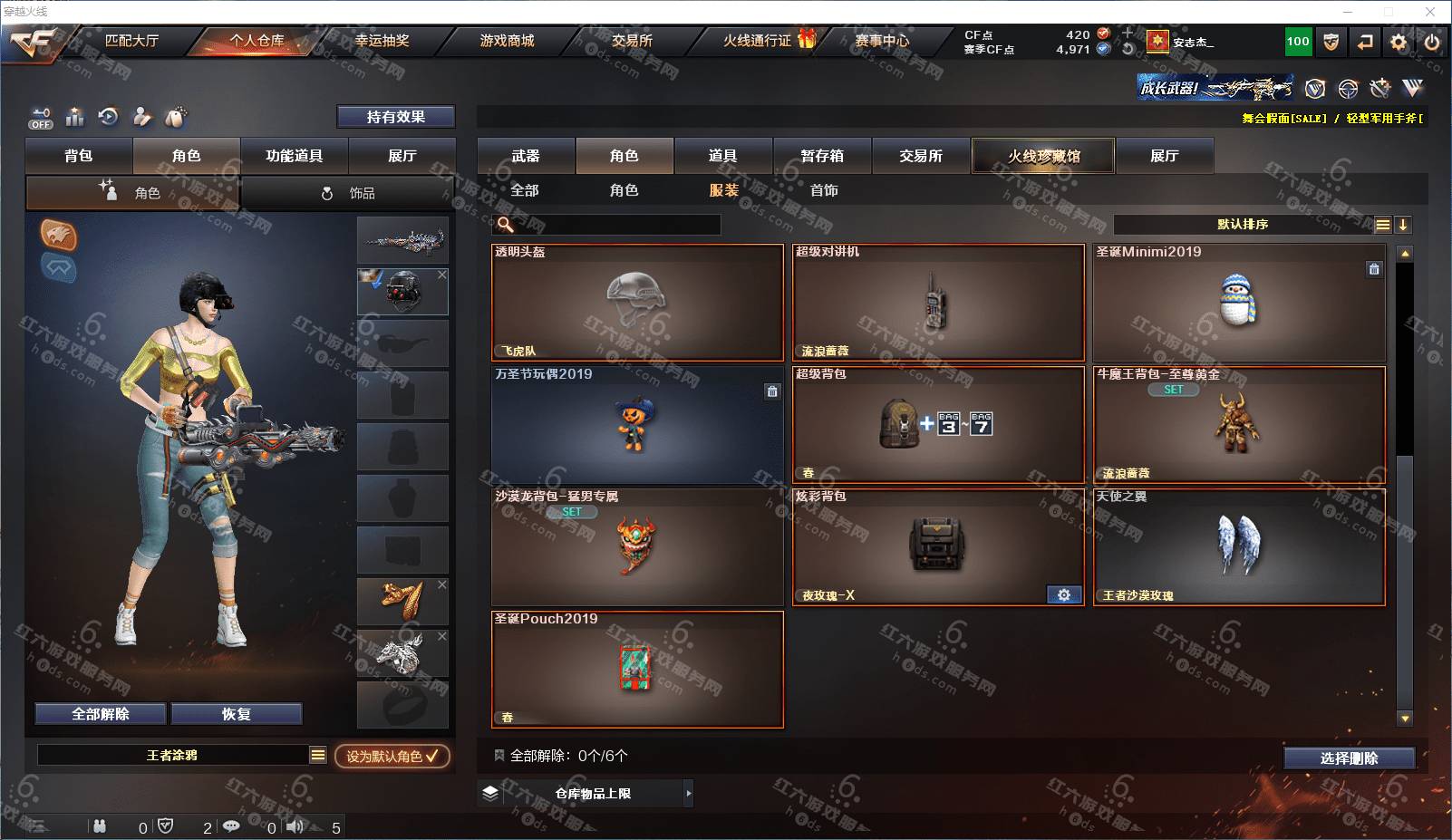
Task: Open settings via the gear icon
Action: click(1399, 42)
